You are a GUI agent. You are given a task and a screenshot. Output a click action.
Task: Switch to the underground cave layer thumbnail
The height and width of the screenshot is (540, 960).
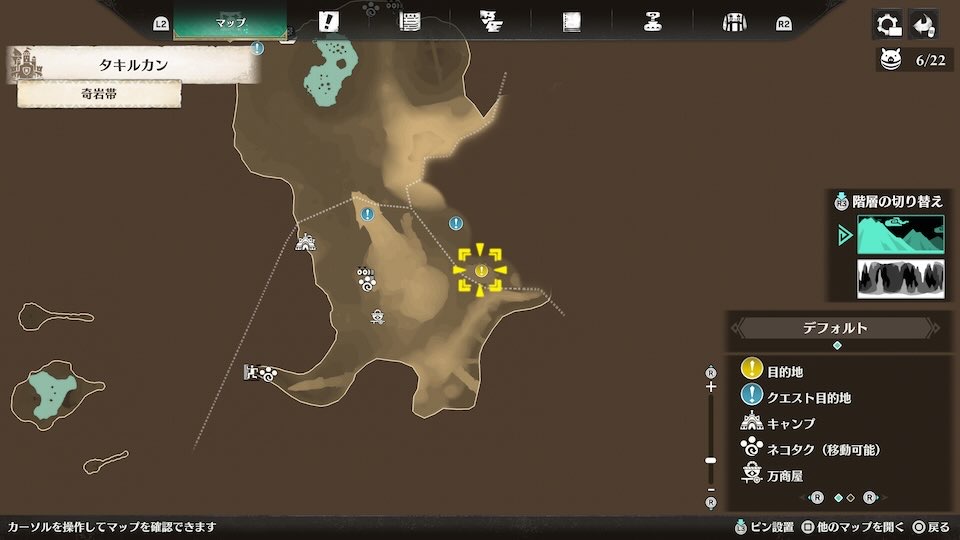coord(900,279)
